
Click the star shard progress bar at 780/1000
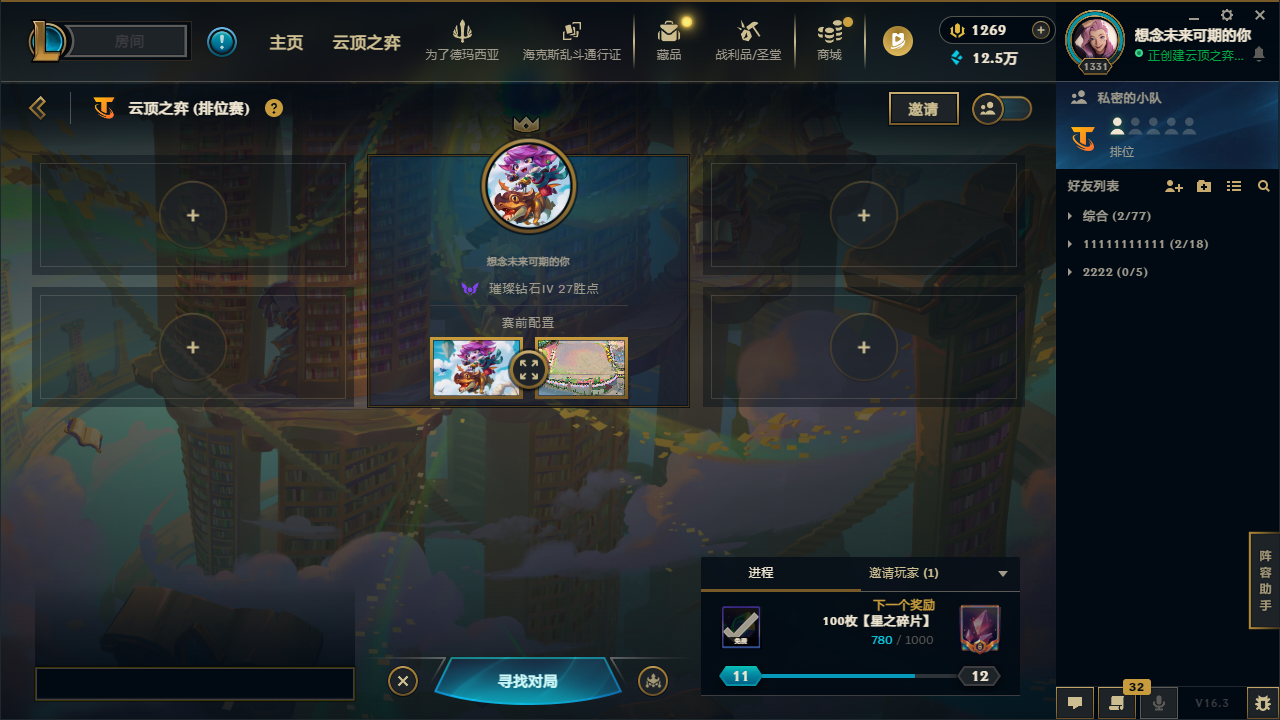859,675
